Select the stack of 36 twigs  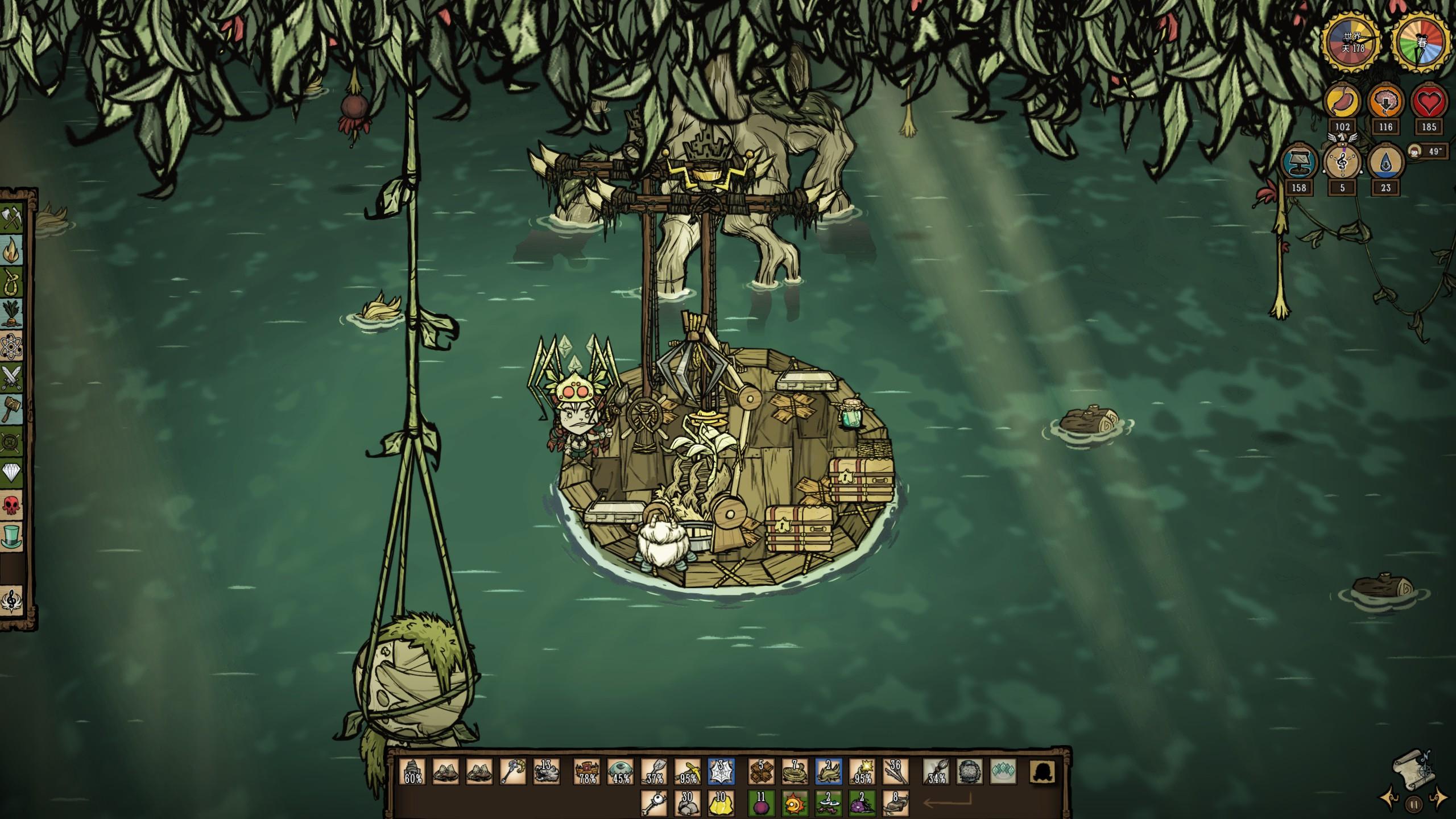(896, 772)
